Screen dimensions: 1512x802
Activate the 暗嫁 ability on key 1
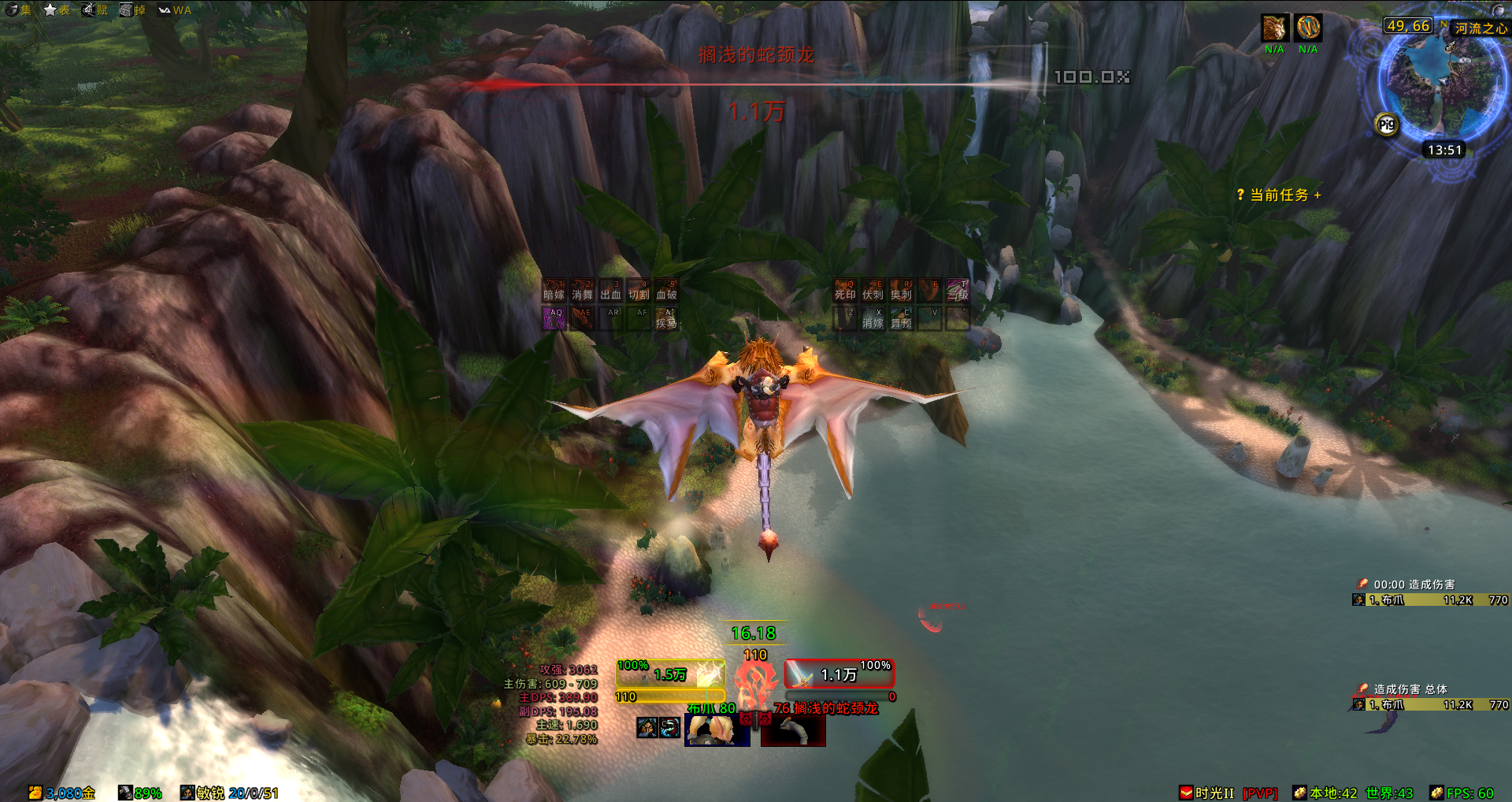[554, 291]
